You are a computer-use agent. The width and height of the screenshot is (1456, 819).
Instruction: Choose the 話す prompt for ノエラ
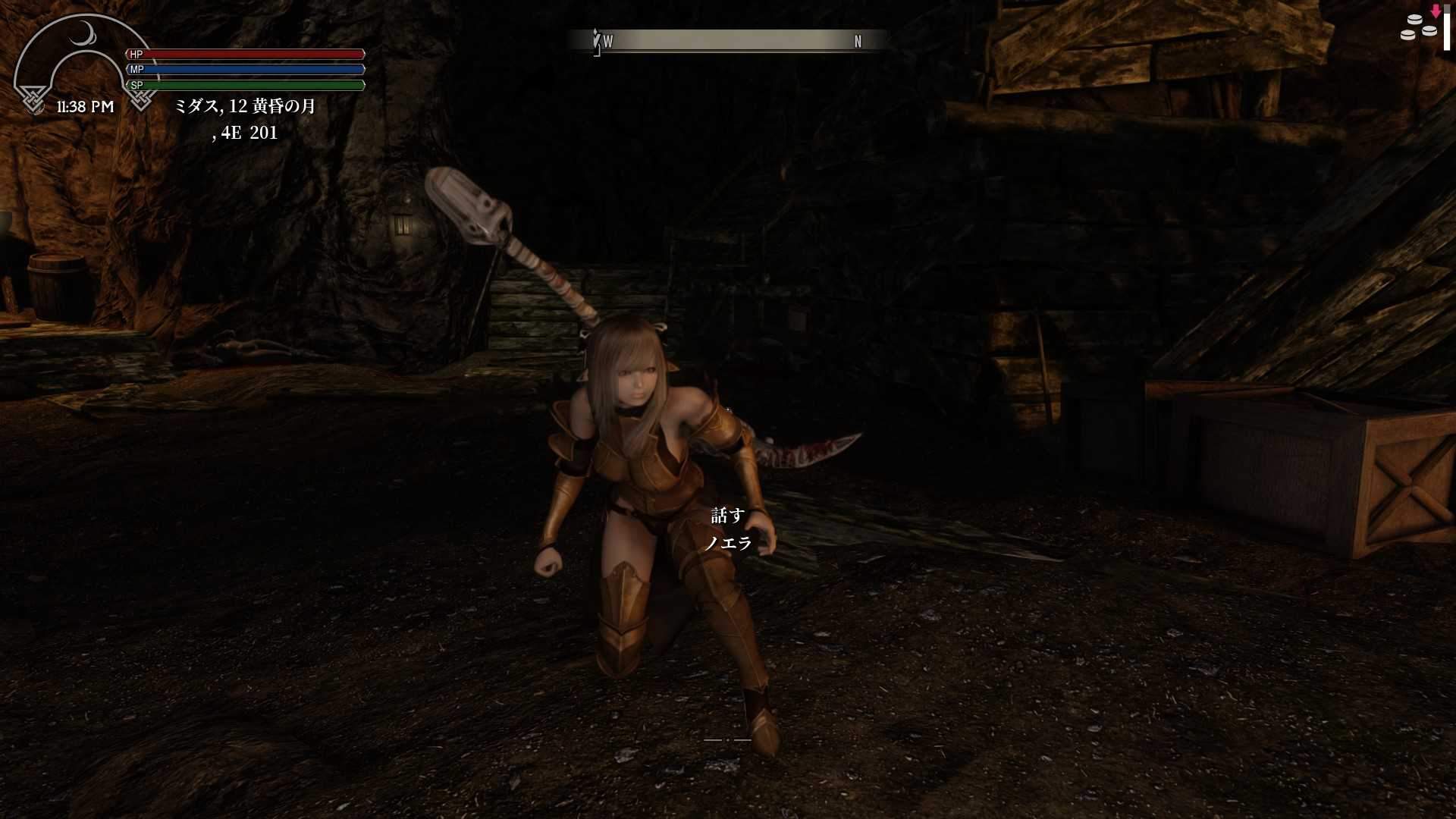727,516
